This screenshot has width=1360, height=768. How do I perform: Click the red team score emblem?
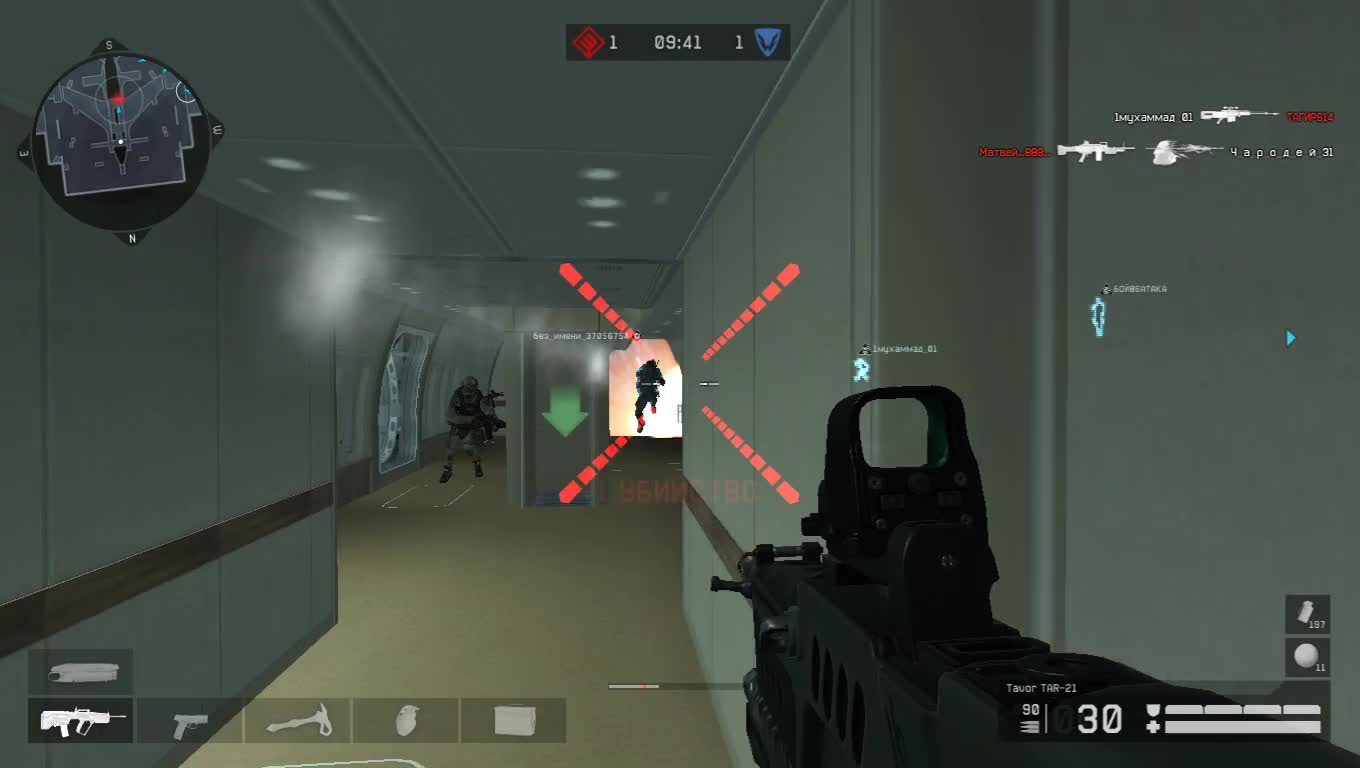586,42
